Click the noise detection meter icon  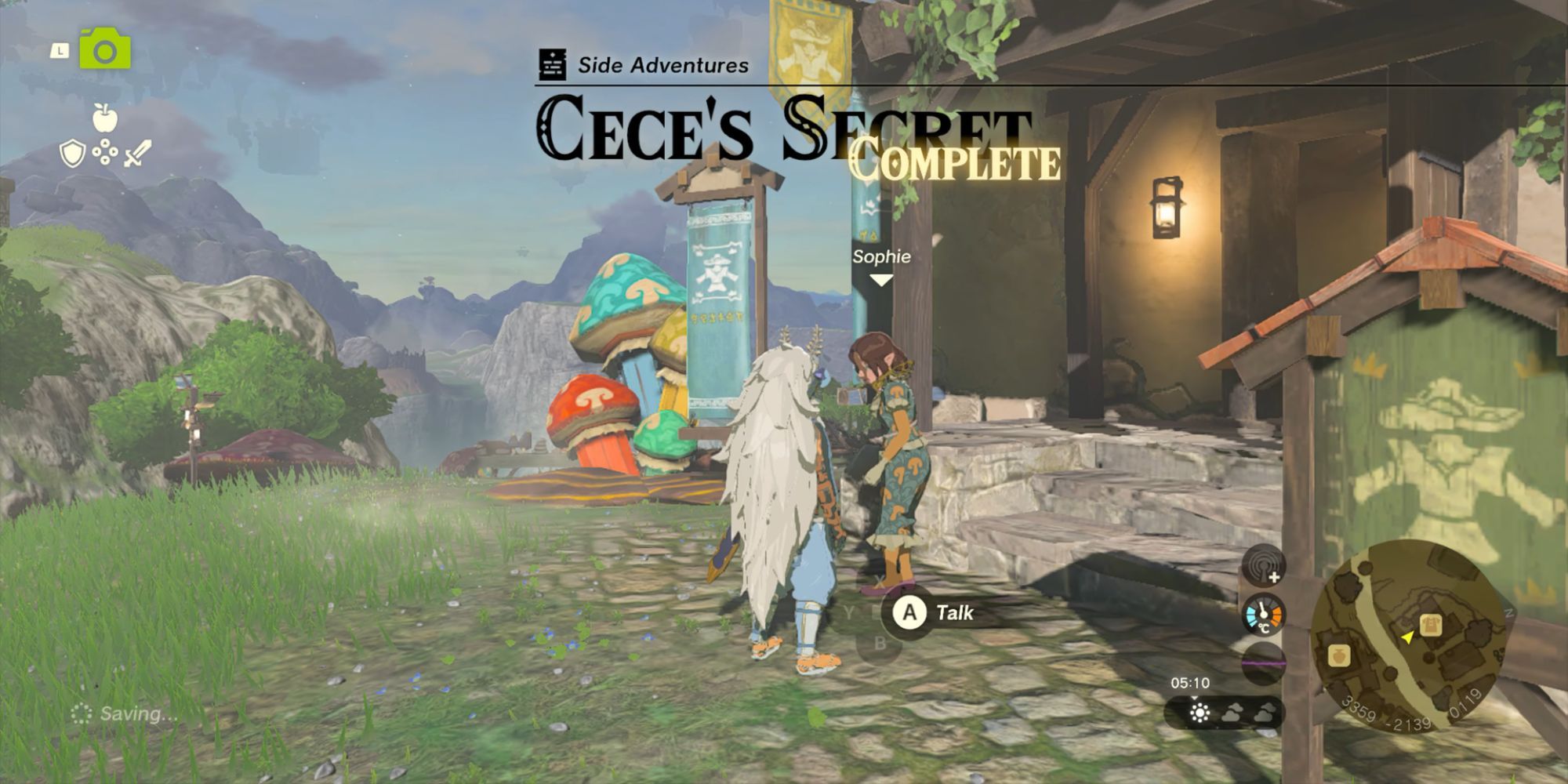tap(1263, 565)
